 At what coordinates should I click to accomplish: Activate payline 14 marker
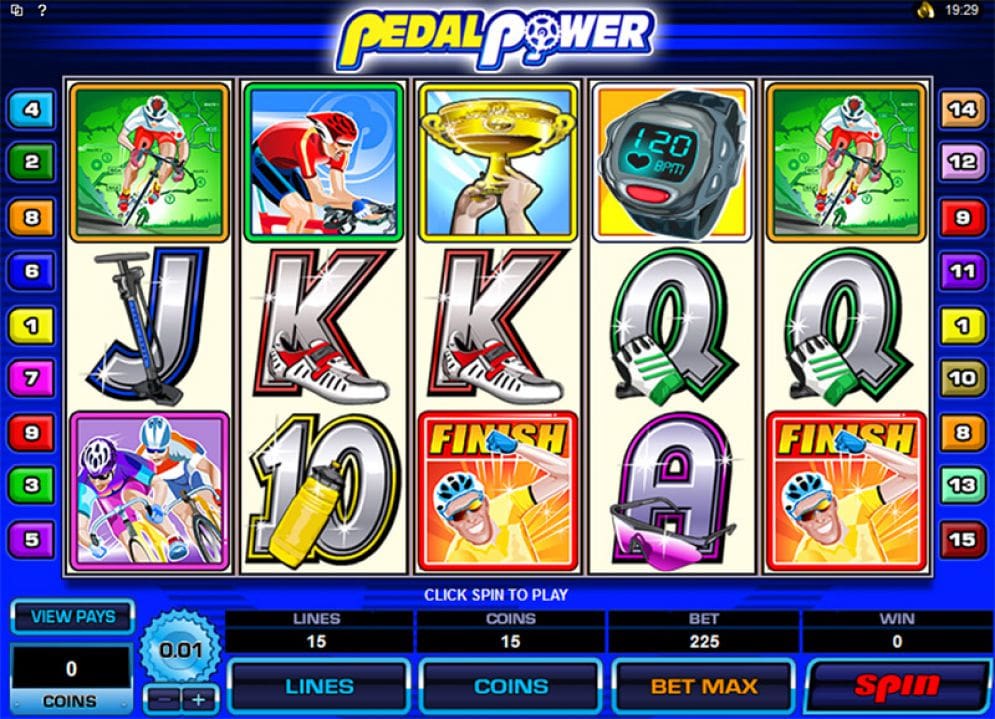[x=962, y=109]
